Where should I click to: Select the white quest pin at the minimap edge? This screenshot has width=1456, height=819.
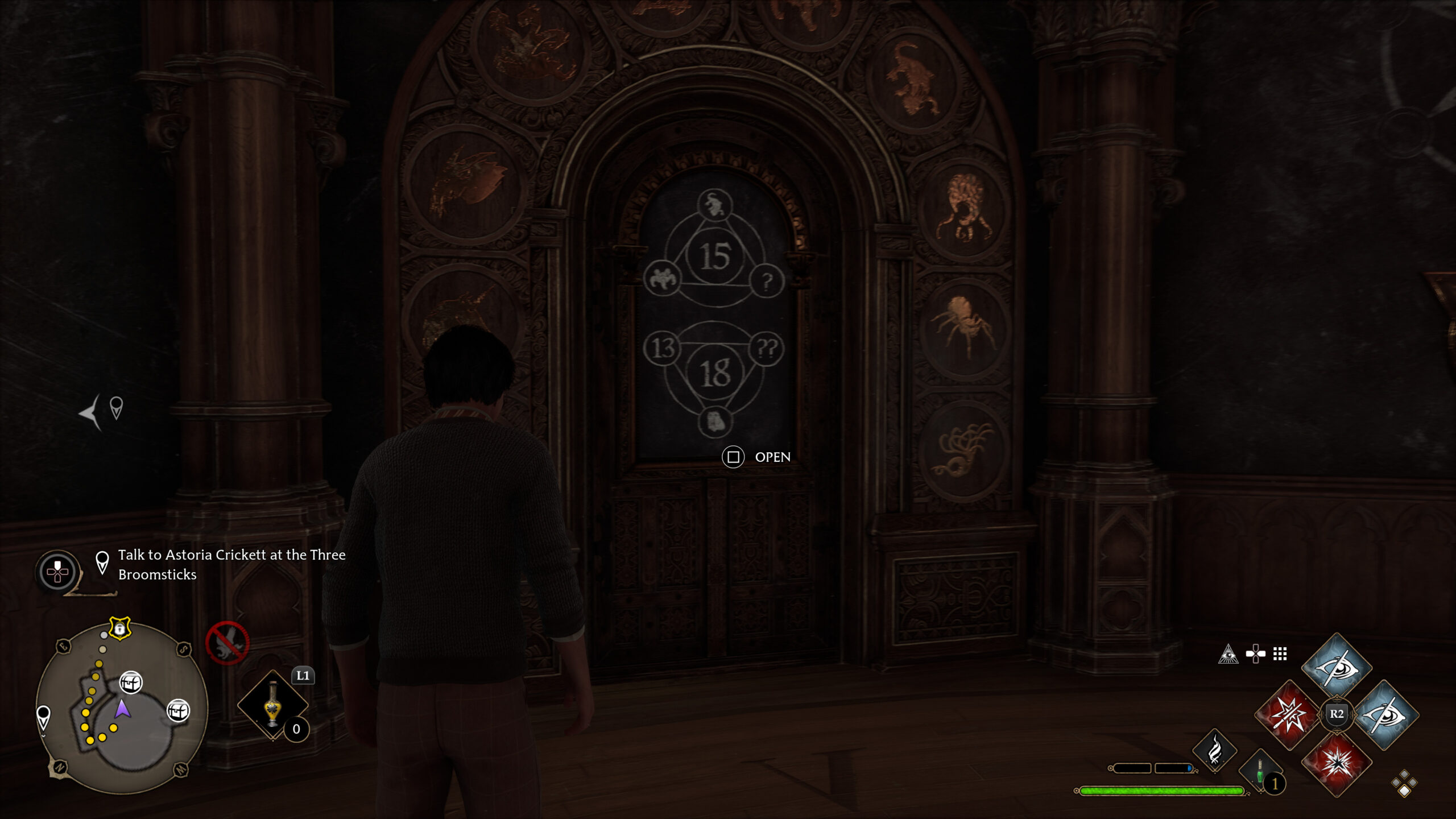pos(43,717)
